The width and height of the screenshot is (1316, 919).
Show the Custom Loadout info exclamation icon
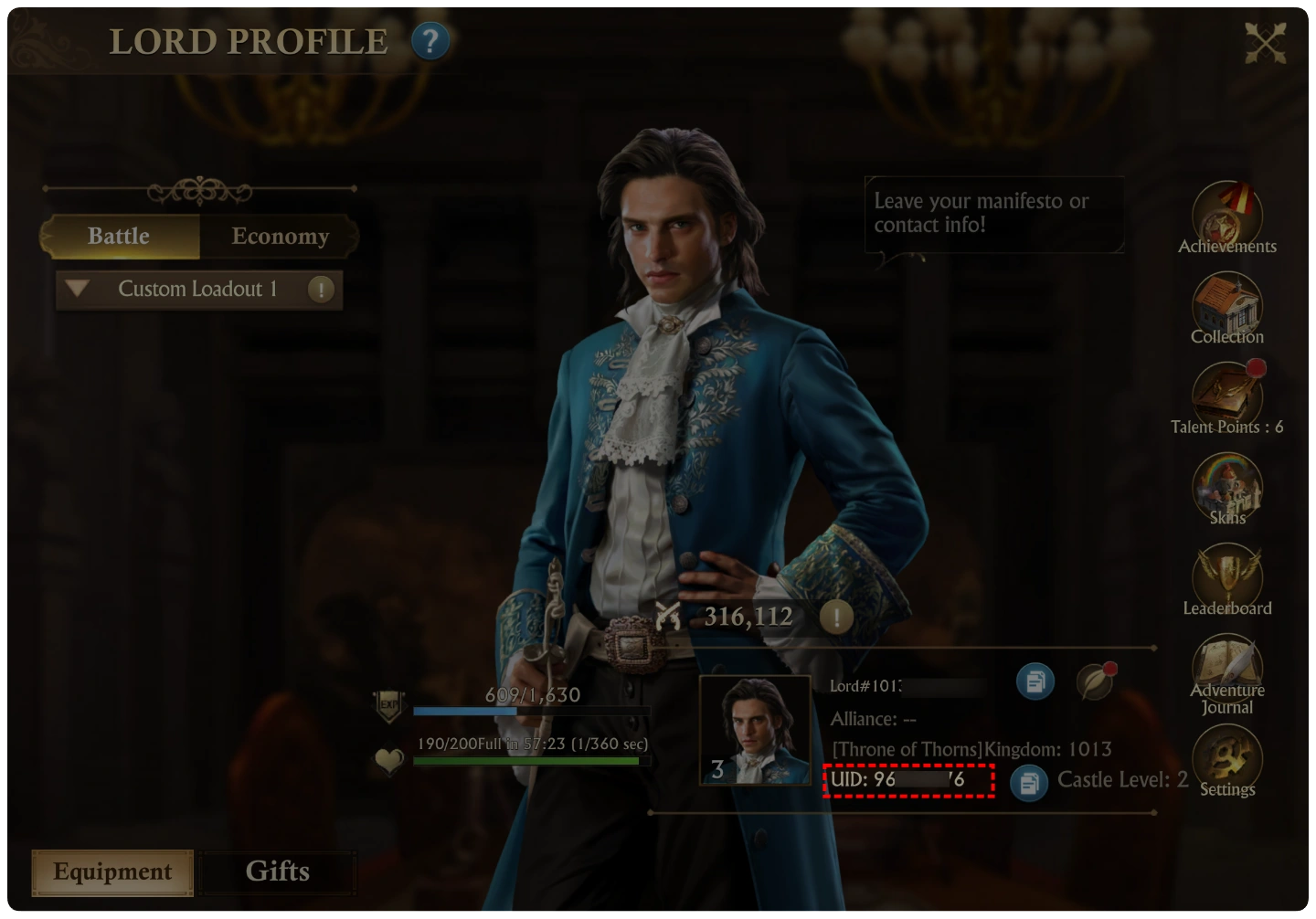click(x=321, y=290)
